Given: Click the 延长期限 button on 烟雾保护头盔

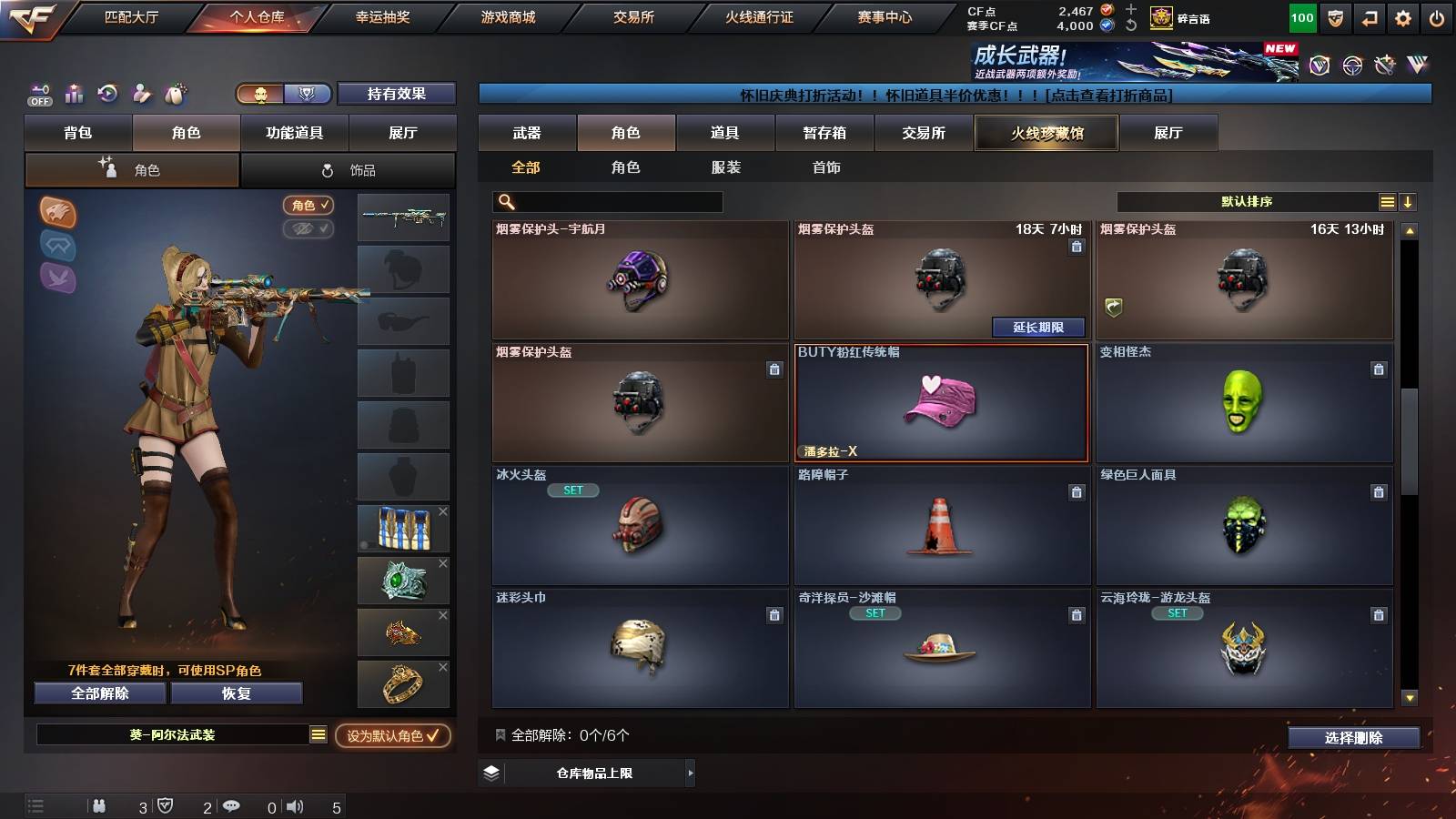Looking at the screenshot, I should (x=1040, y=328).
